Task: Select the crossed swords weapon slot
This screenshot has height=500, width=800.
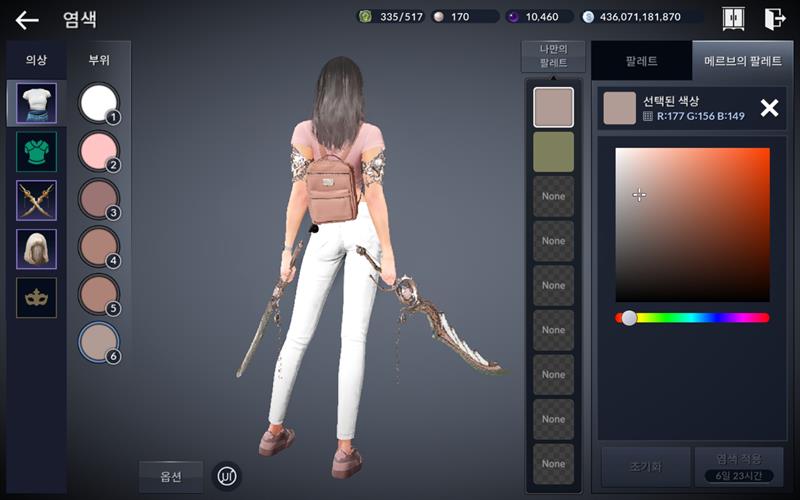Action: click(36, 200)
